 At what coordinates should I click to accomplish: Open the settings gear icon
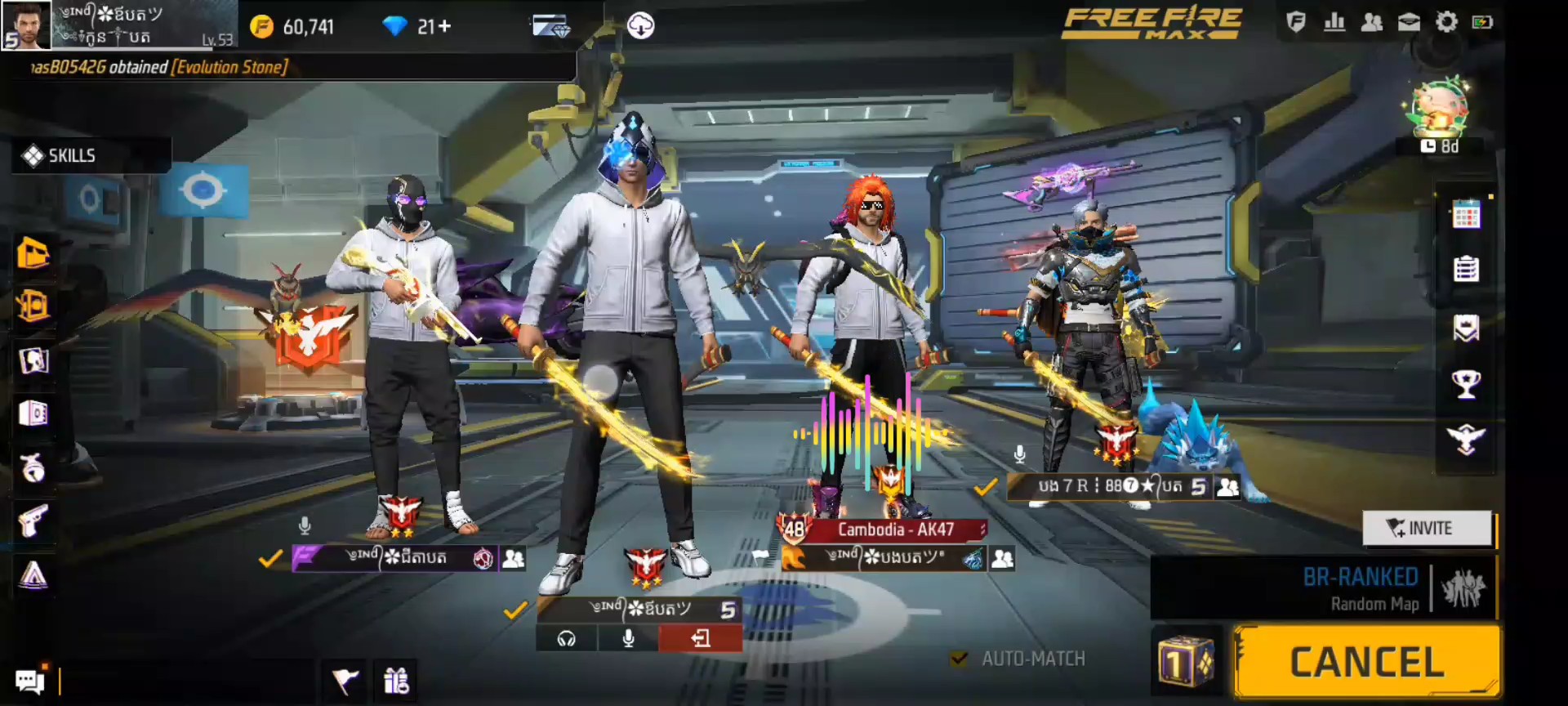click(x=1446, y=22)
